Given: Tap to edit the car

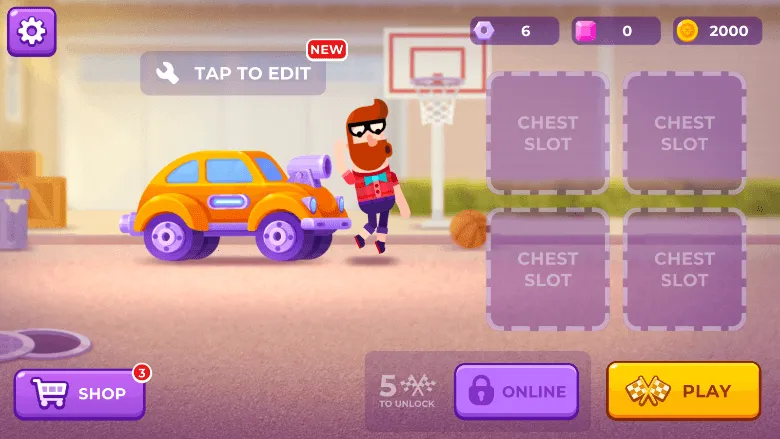Looking at the screenshot, I should [233, 73].
